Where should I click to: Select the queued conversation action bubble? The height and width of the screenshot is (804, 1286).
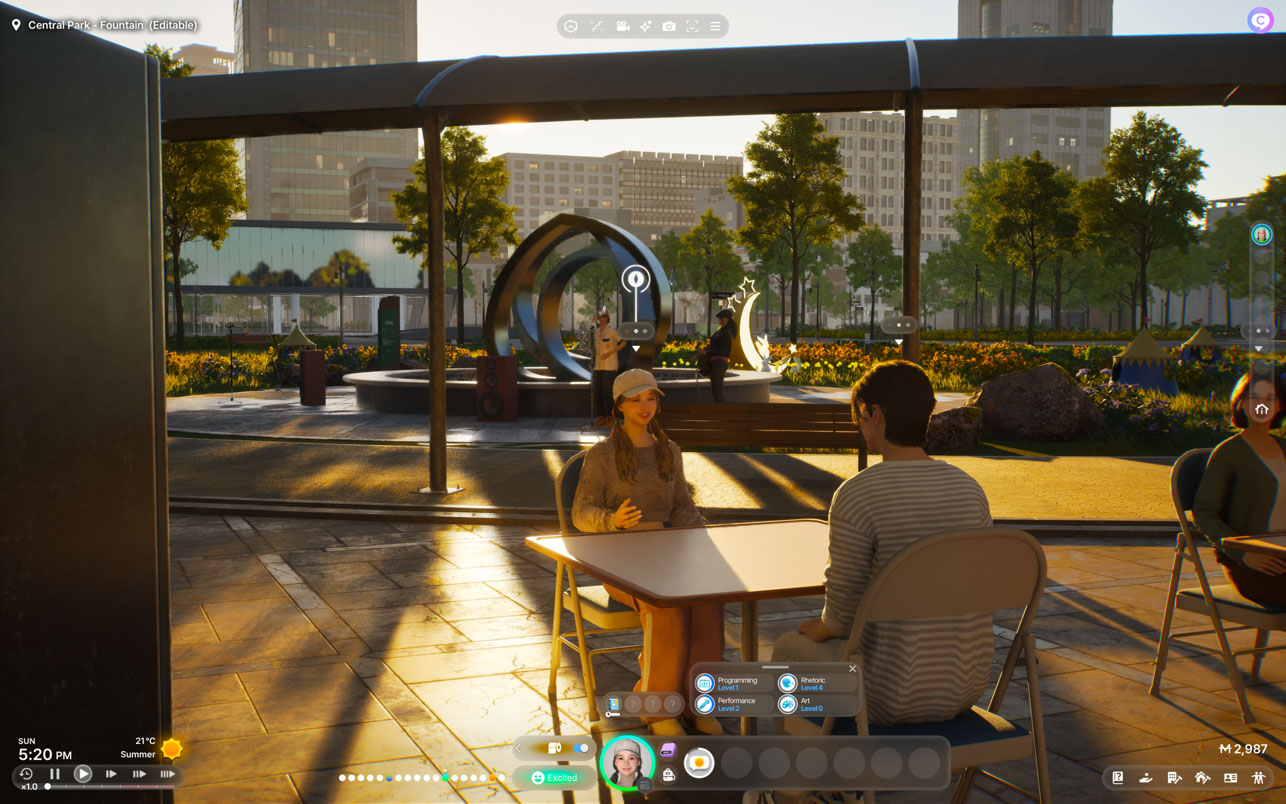tap(699, 763)
